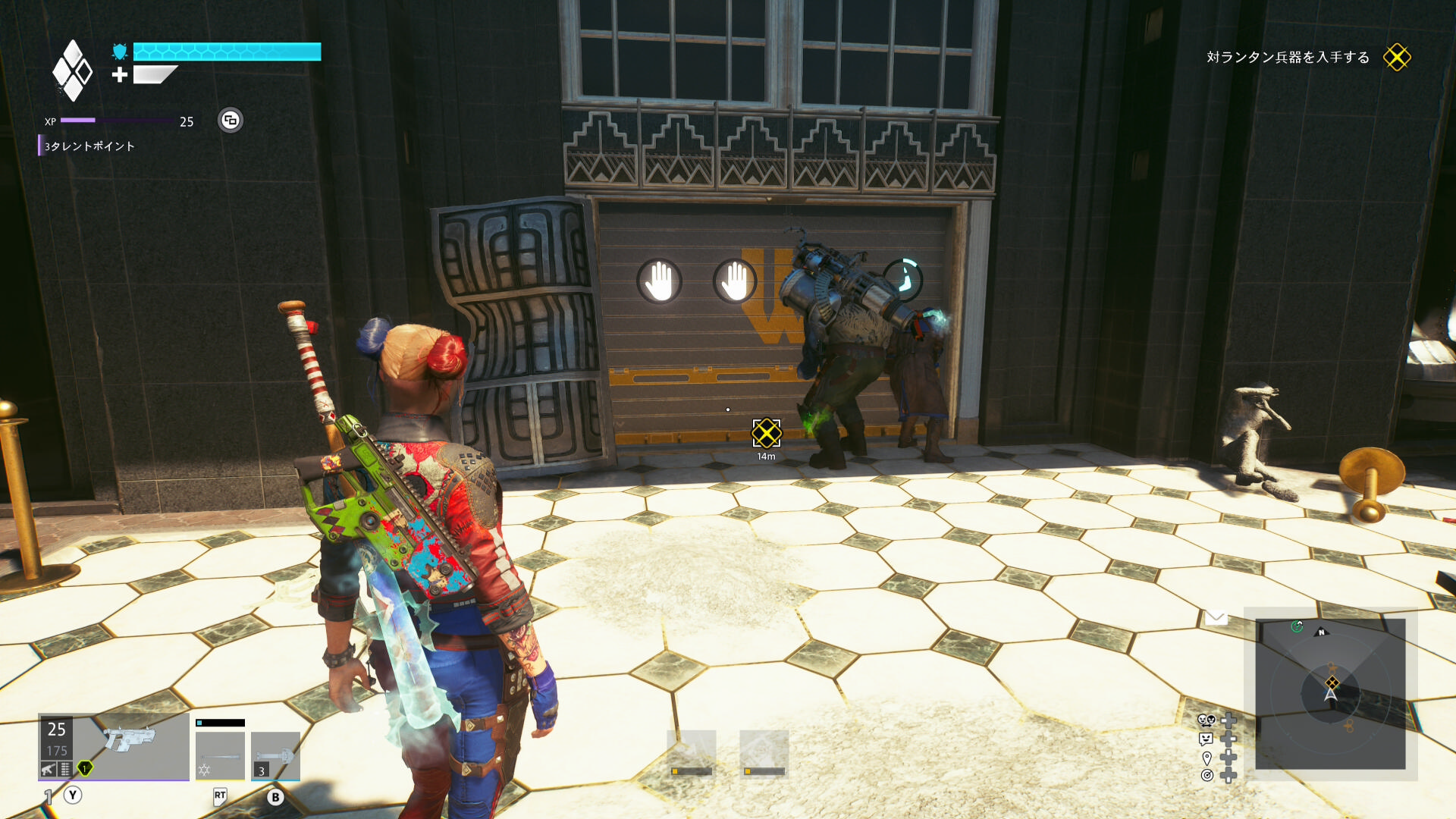Open the emote speech bubble icon
This screenshot has width=1456, height=819.
[x=1206, y=739]
